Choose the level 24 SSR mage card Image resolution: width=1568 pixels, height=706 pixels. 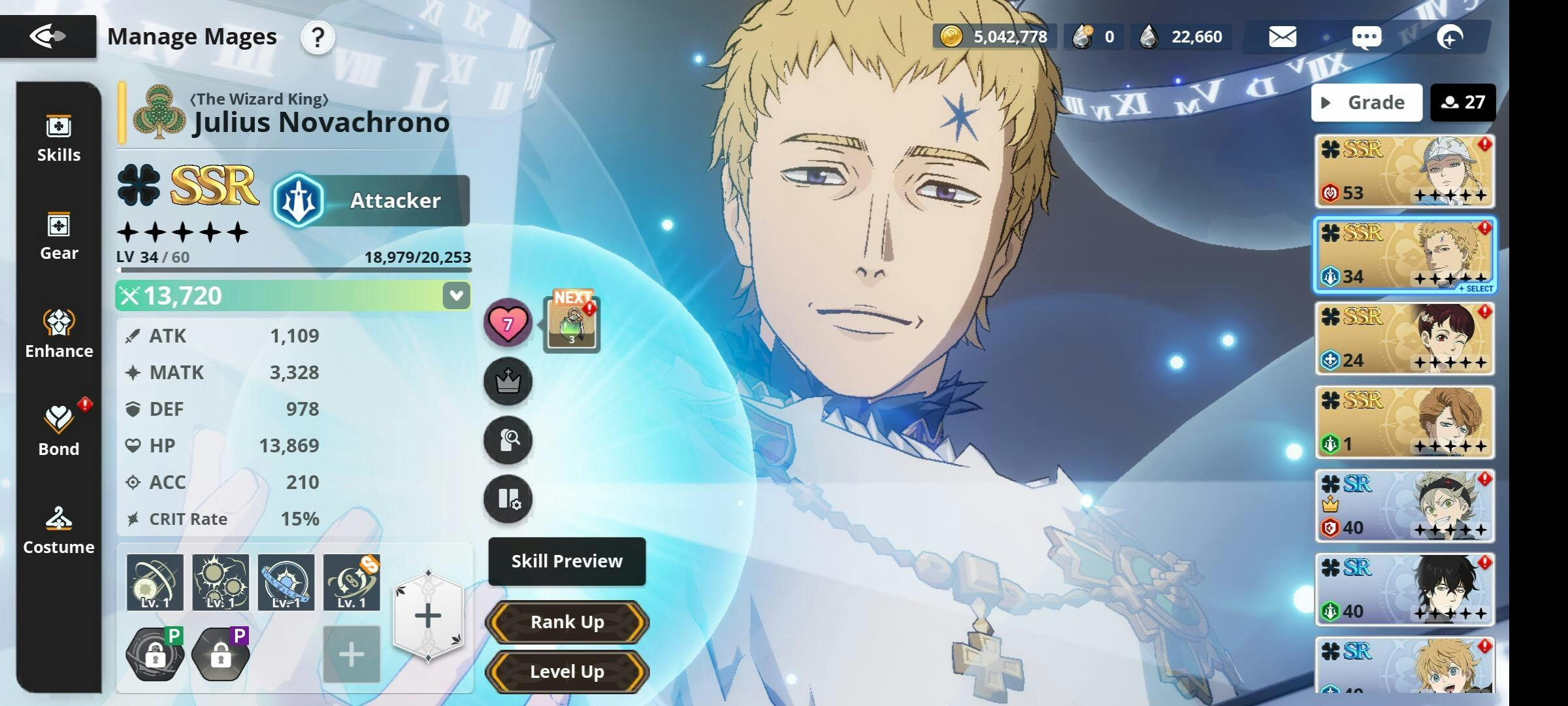[1405, 339]
